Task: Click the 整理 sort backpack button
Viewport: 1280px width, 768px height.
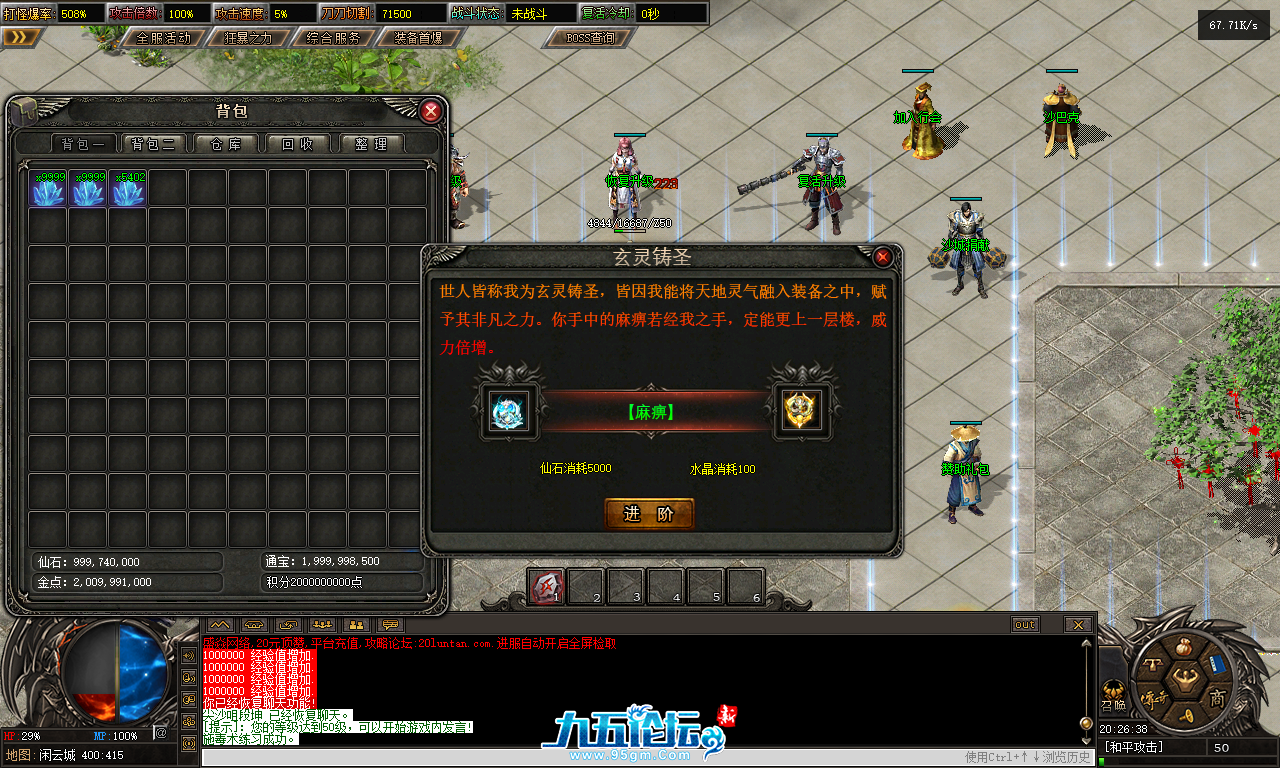Action: [372, 143]
